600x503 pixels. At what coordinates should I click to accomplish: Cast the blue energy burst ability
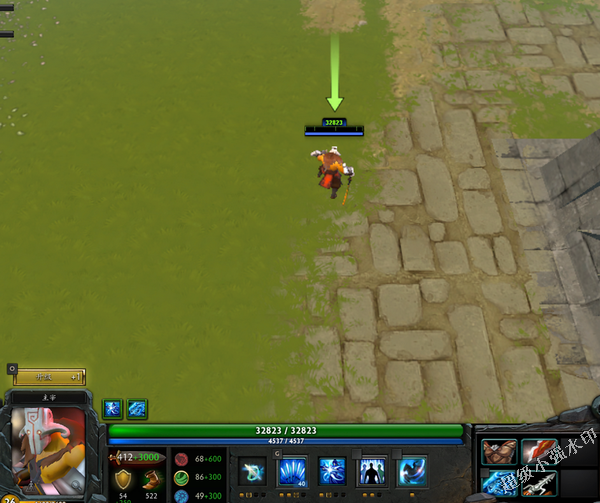(332, 471)
